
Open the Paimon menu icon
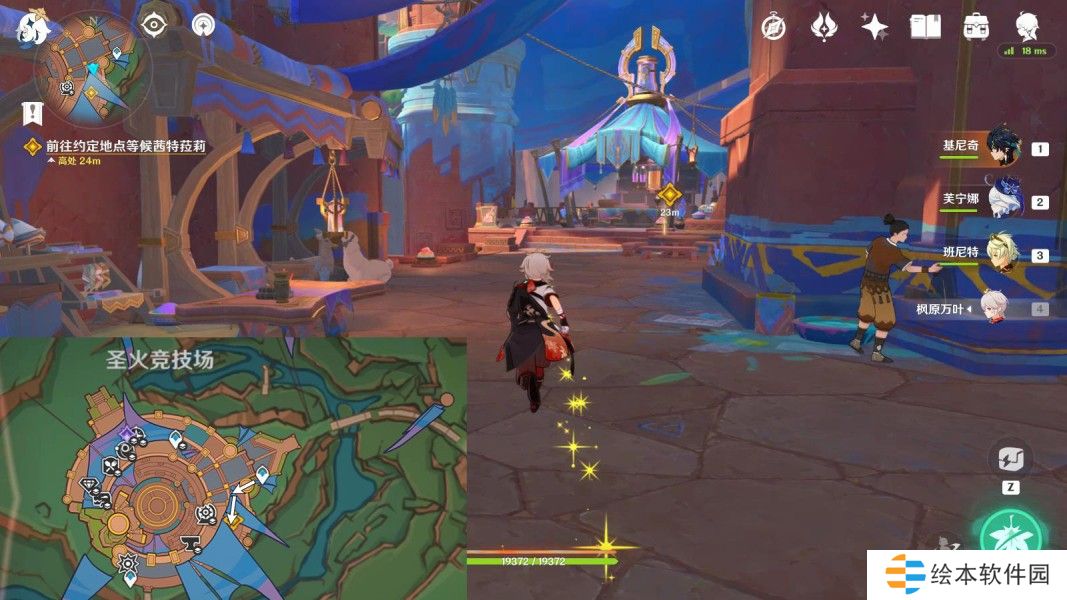click(33, 26)
